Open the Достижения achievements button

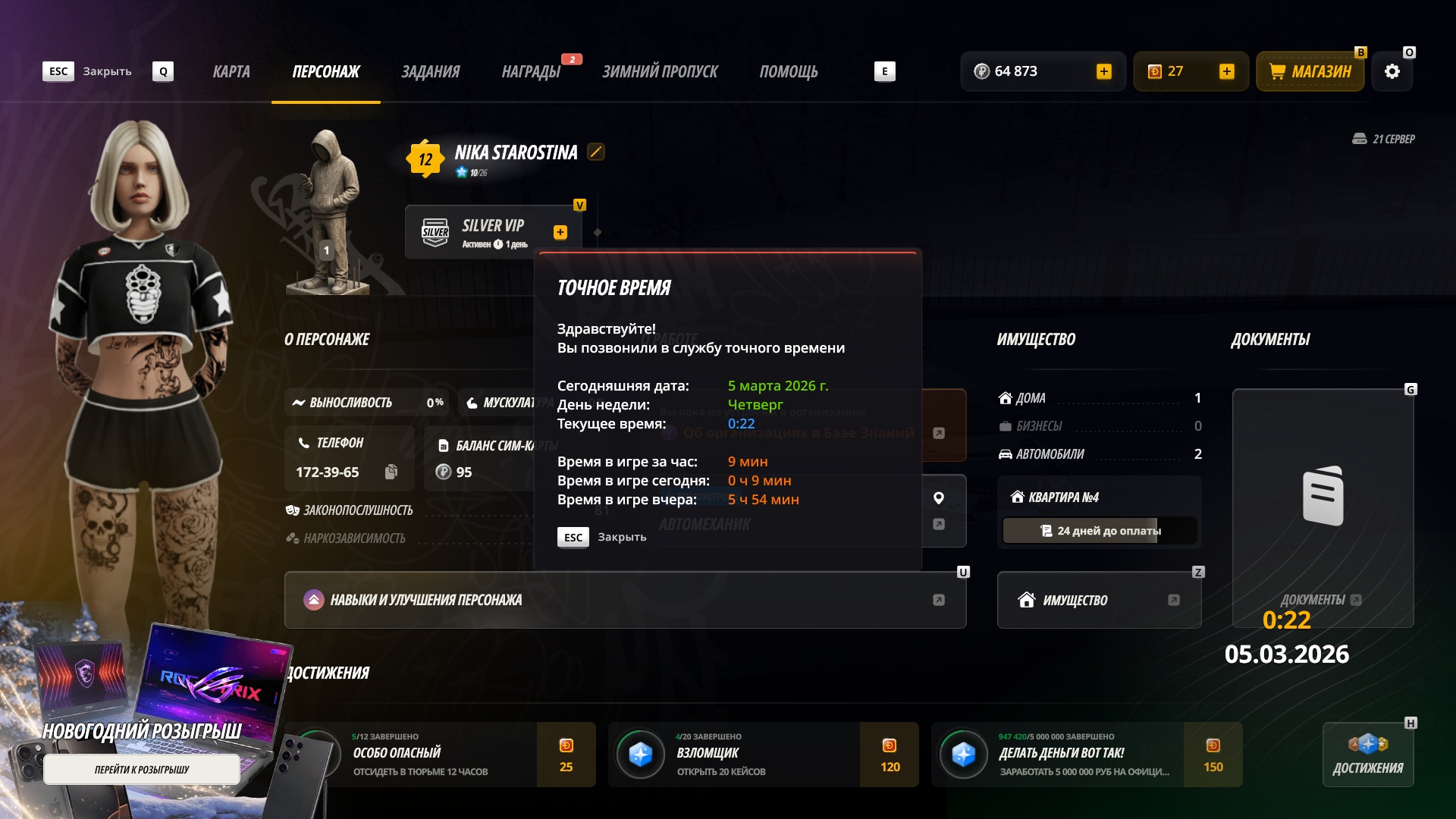coord(1368,755)
